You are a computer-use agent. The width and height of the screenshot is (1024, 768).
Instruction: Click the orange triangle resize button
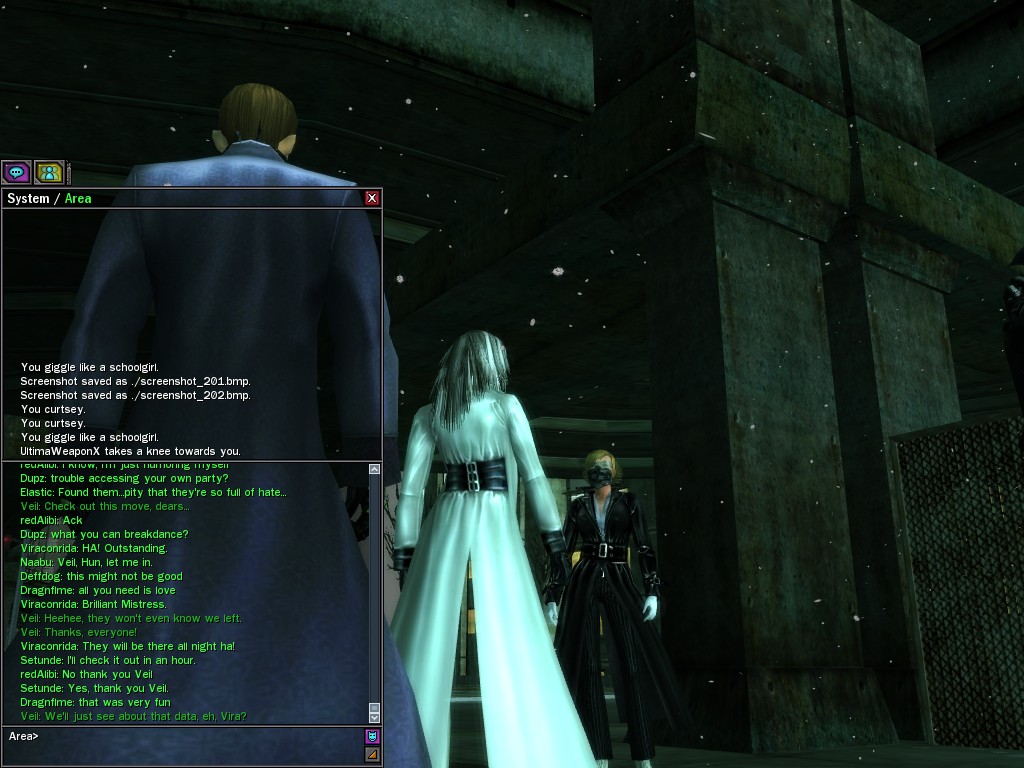pyautogui.click(x=372, y=754)
